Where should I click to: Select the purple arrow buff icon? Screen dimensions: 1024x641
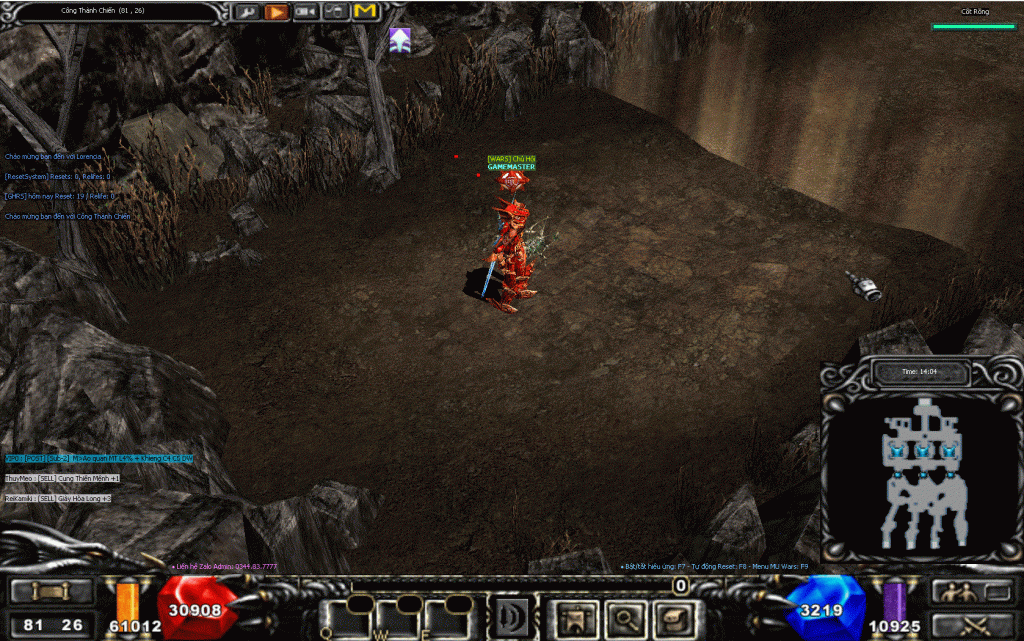(400, 40)
